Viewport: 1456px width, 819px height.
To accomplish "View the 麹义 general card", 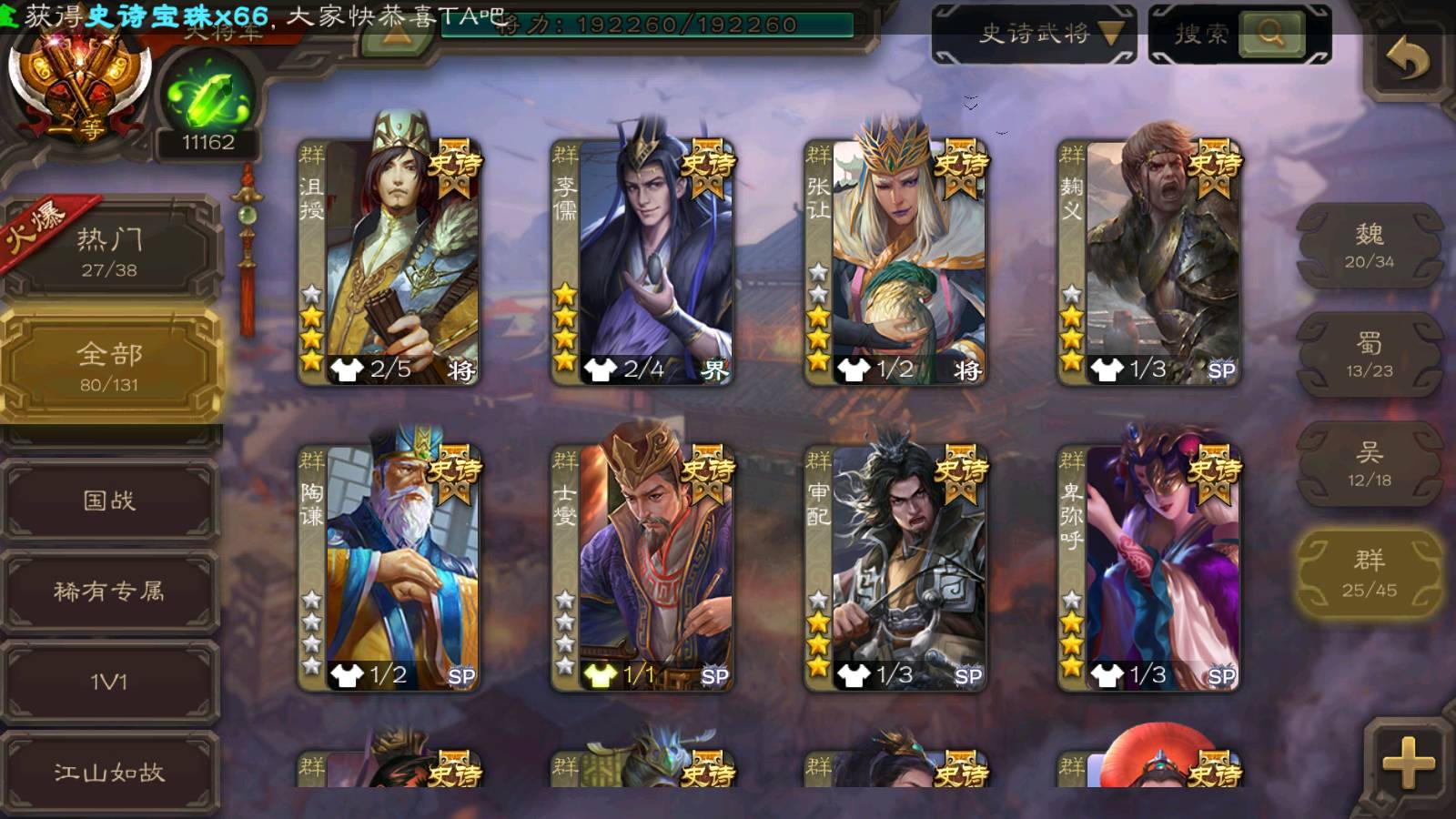I will 1150,259.
